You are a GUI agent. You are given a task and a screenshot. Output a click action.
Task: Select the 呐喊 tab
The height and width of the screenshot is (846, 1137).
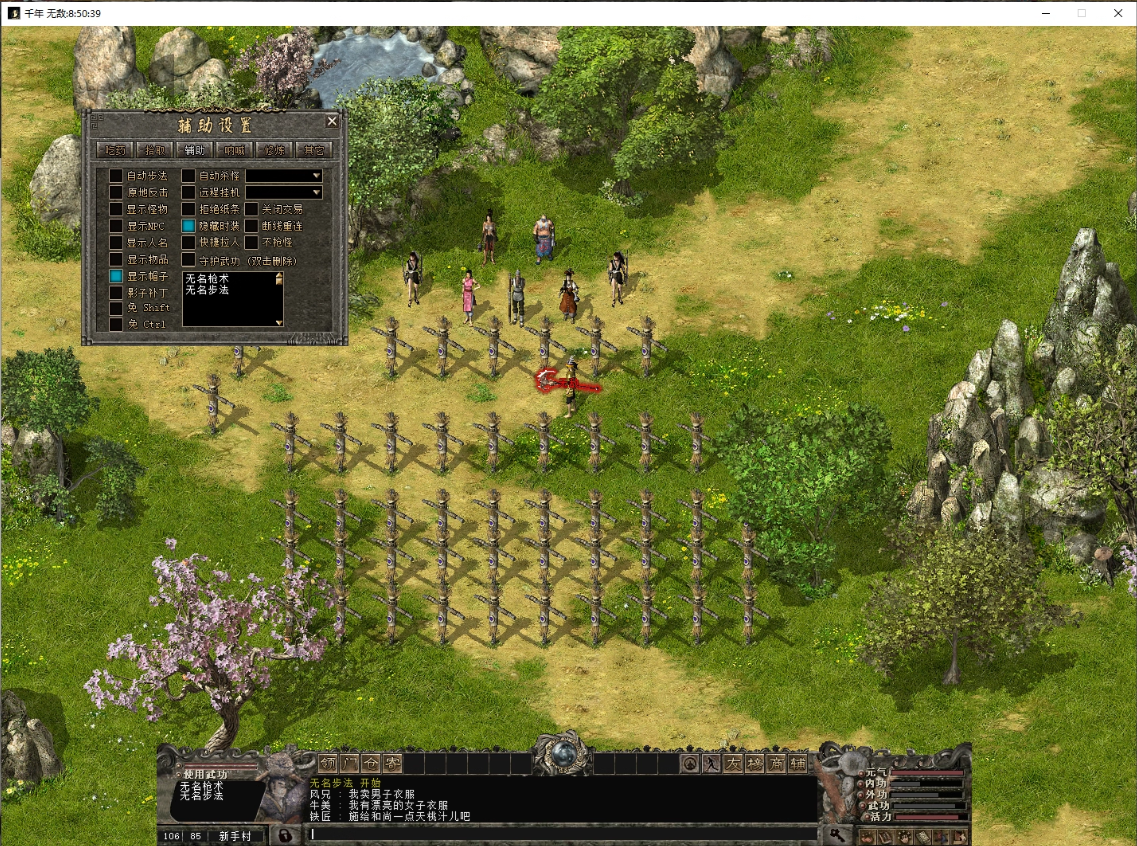235,150
